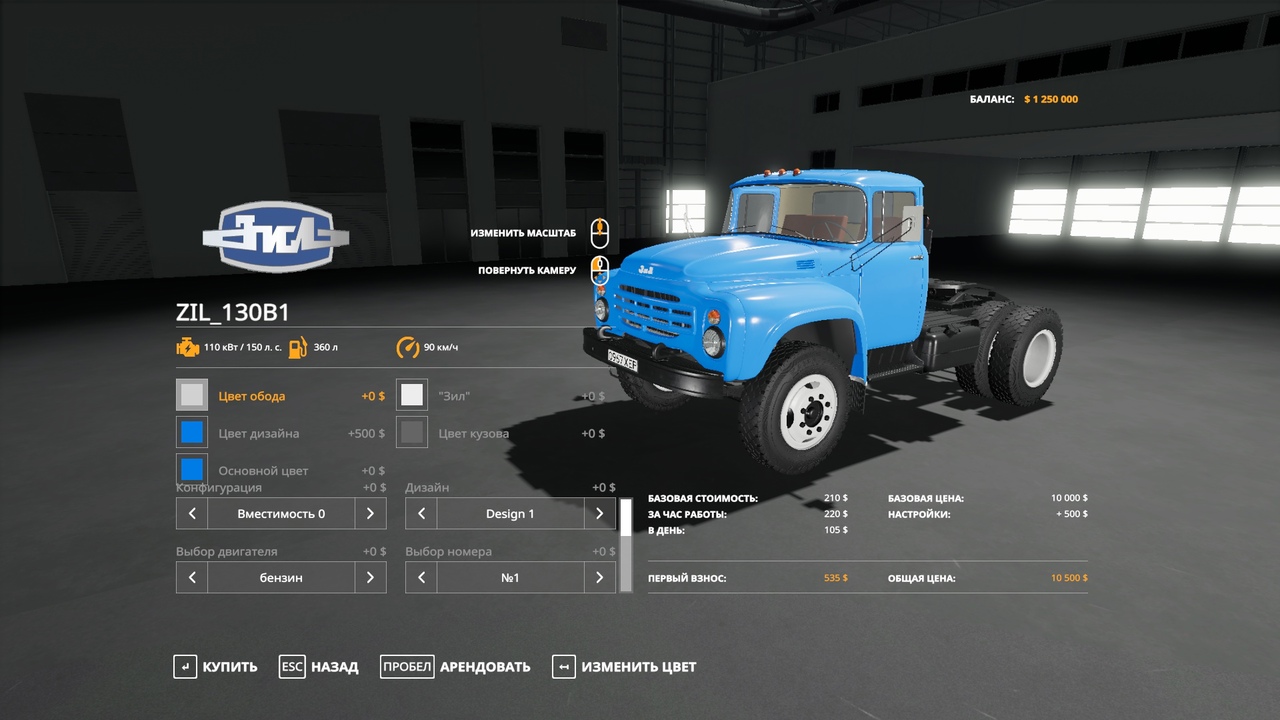Rent the truck via АРЕНДОВАТЬ
Image resolution: width=1280 pixels, height=720 pixels.
point(455,667)
